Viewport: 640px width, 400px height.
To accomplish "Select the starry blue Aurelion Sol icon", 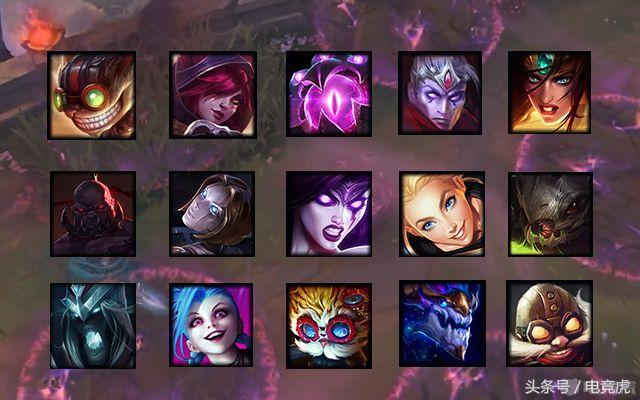I will [441, 324].
